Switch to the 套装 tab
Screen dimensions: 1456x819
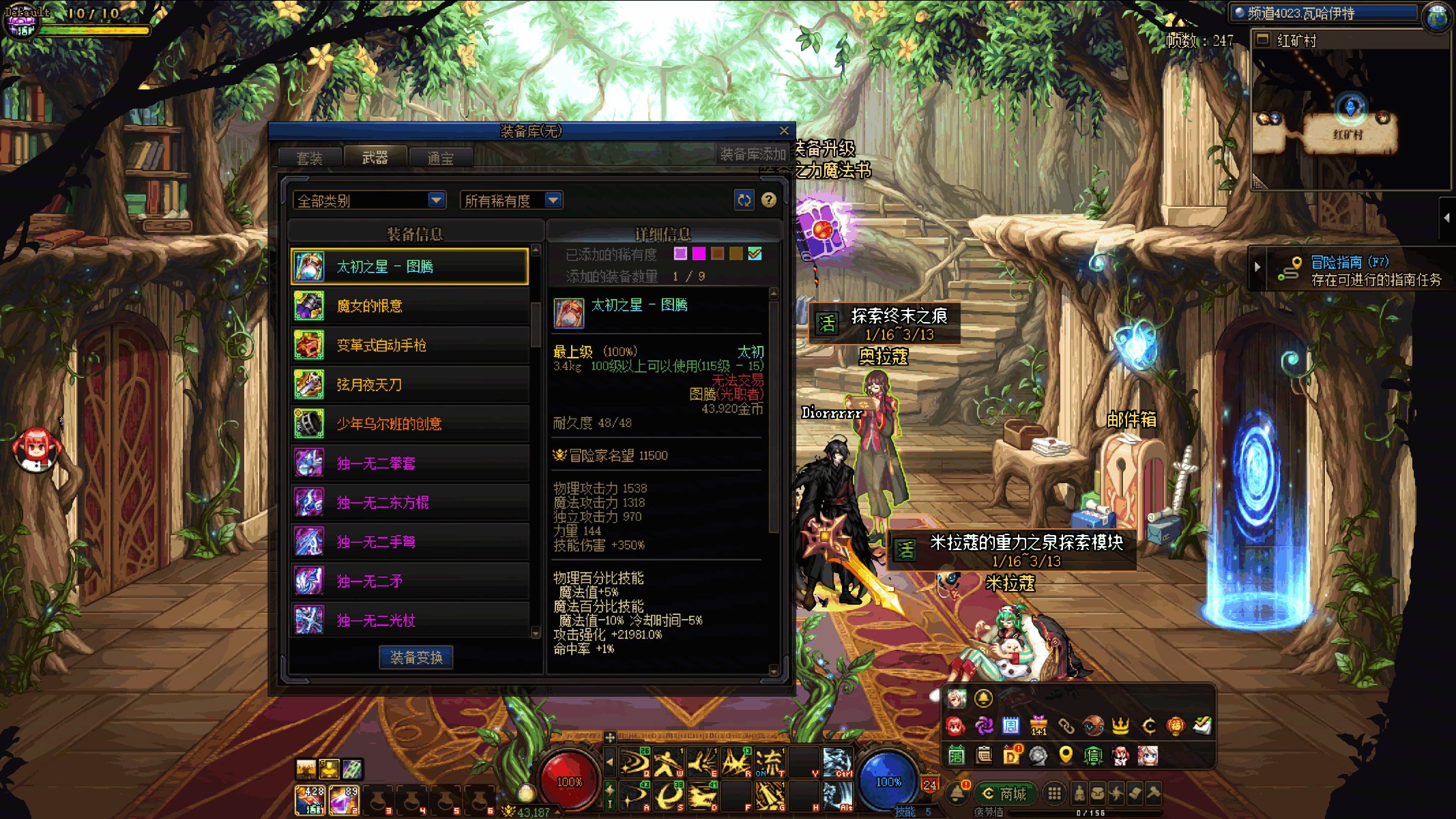pos(309,158)
